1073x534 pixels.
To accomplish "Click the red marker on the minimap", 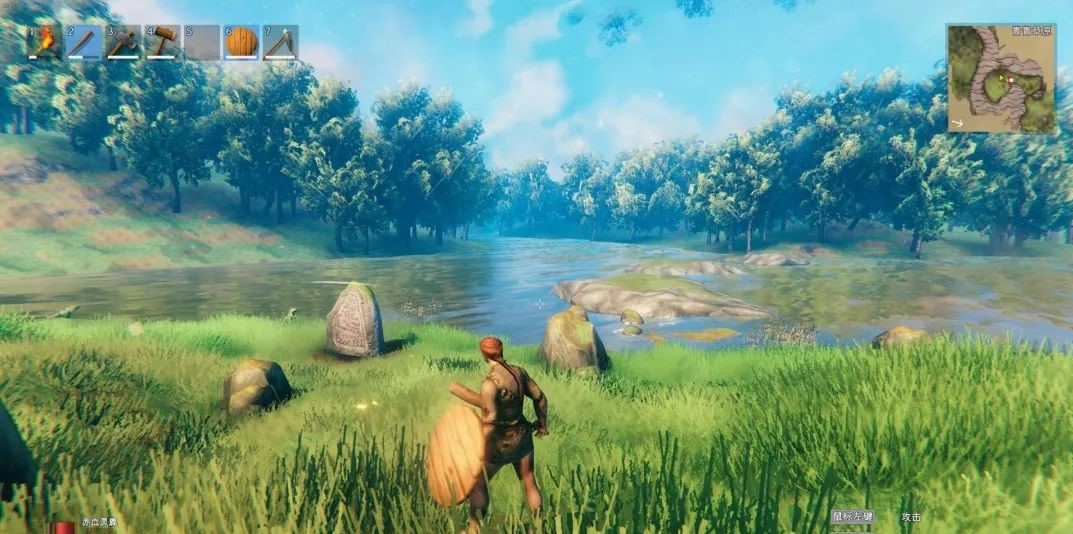I will pyautogui.click(x=1011, y=78).
